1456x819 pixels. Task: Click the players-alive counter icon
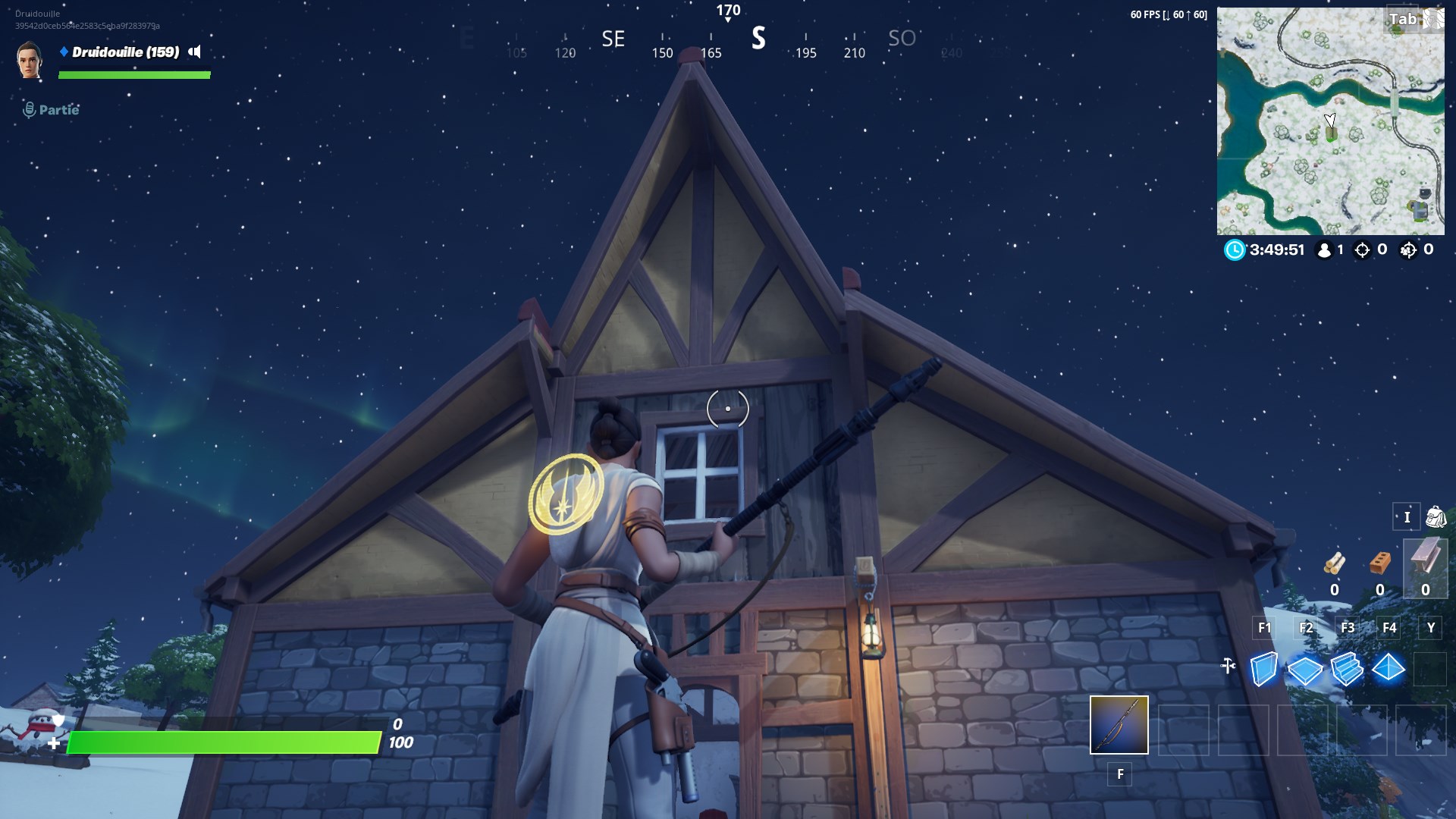pyautogui.click(x=1323, y=248)
